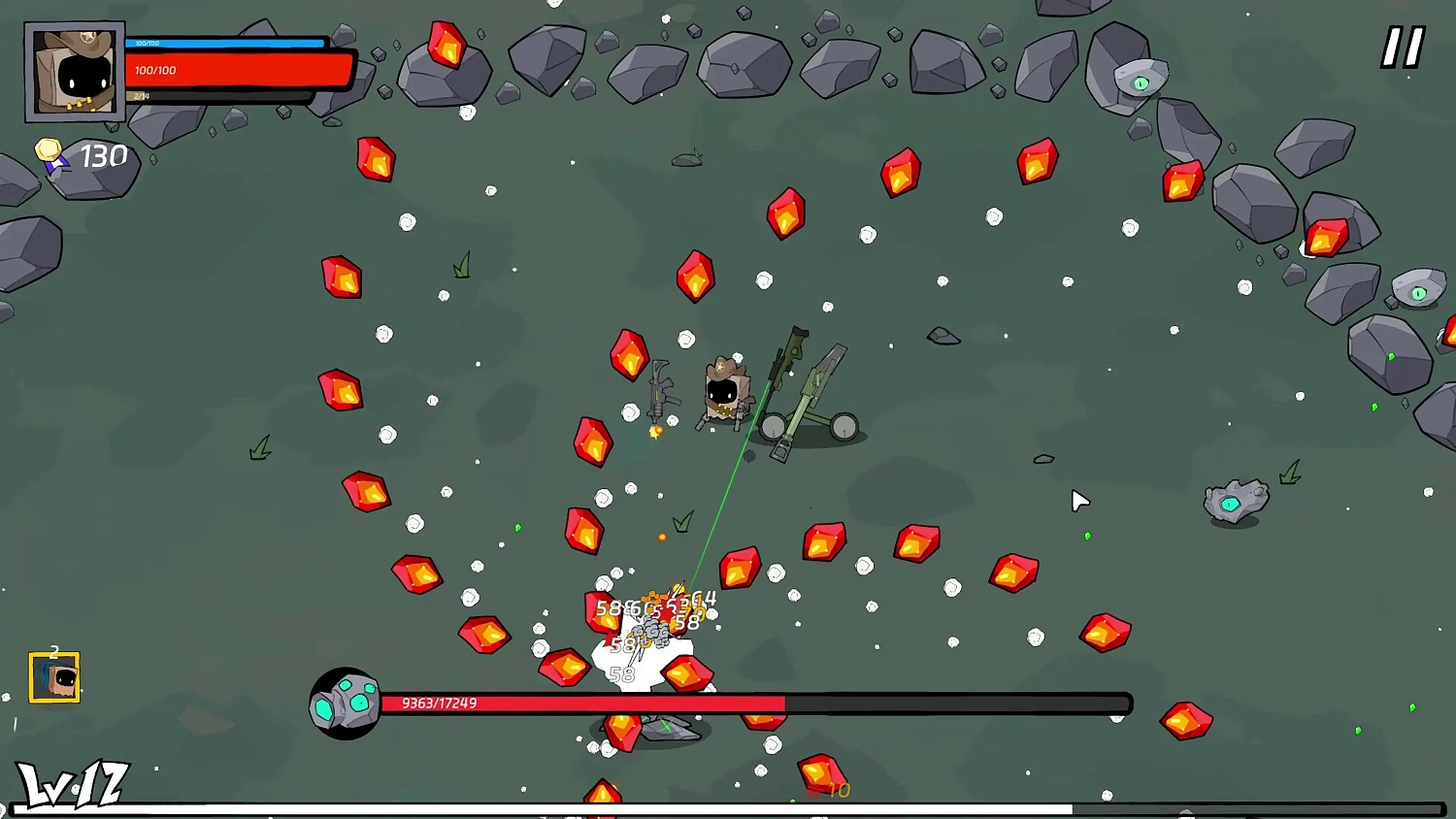Image resolution: width=1456 pixels, height=819 pixels.
Task: Click the cowboy character portrait top-left
Action: [x=73, y=70]
